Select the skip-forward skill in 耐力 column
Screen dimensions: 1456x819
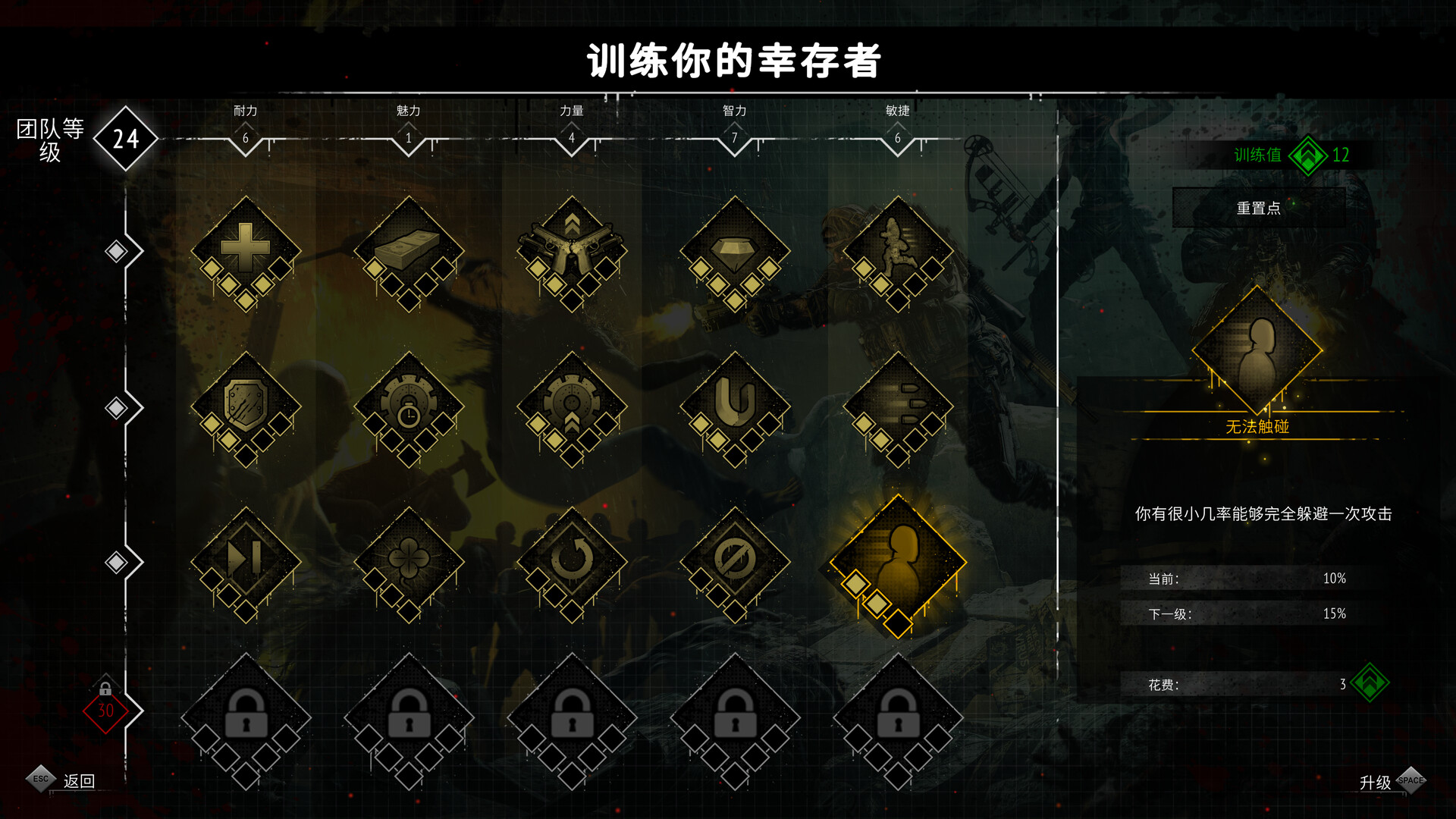[245, 560]
